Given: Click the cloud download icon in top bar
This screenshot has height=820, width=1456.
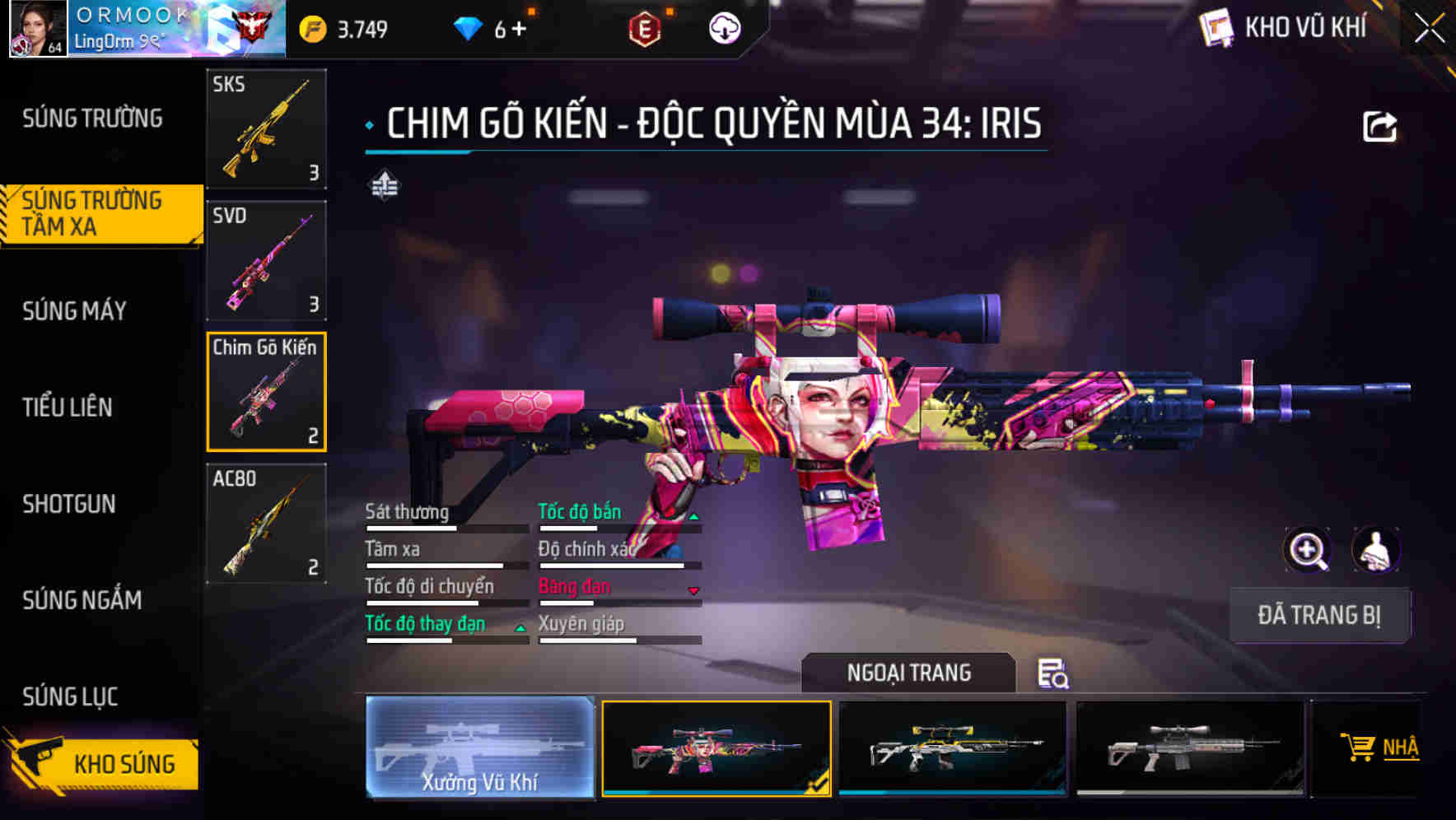Looking at the screenshot, I should [x=723, y=27].
